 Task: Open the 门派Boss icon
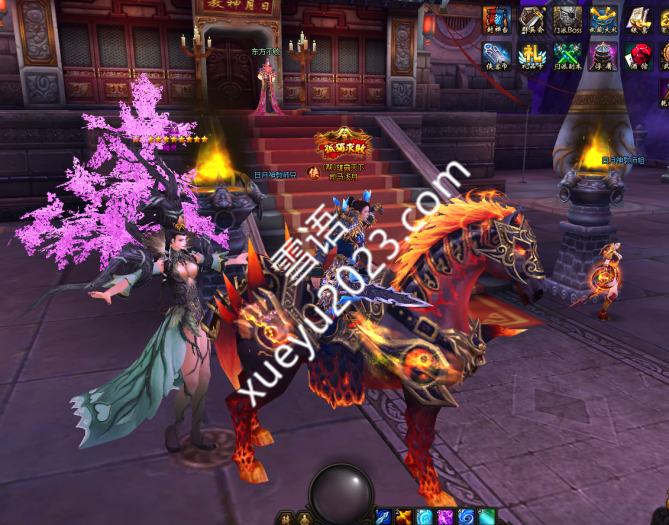click(567, 19)
